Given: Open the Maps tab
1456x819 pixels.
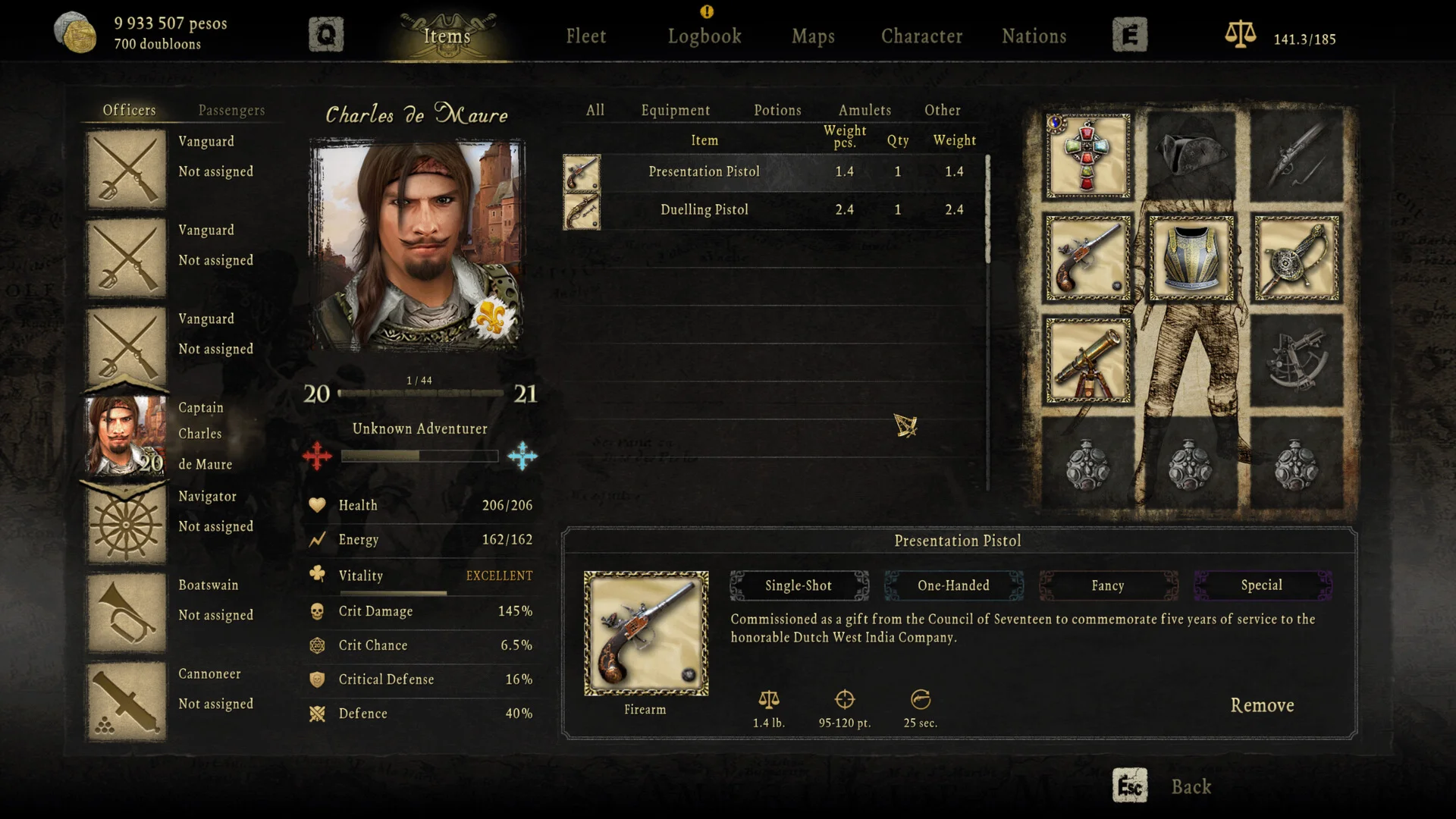Looking at the screenshot, I should click(x=813, y=36).
